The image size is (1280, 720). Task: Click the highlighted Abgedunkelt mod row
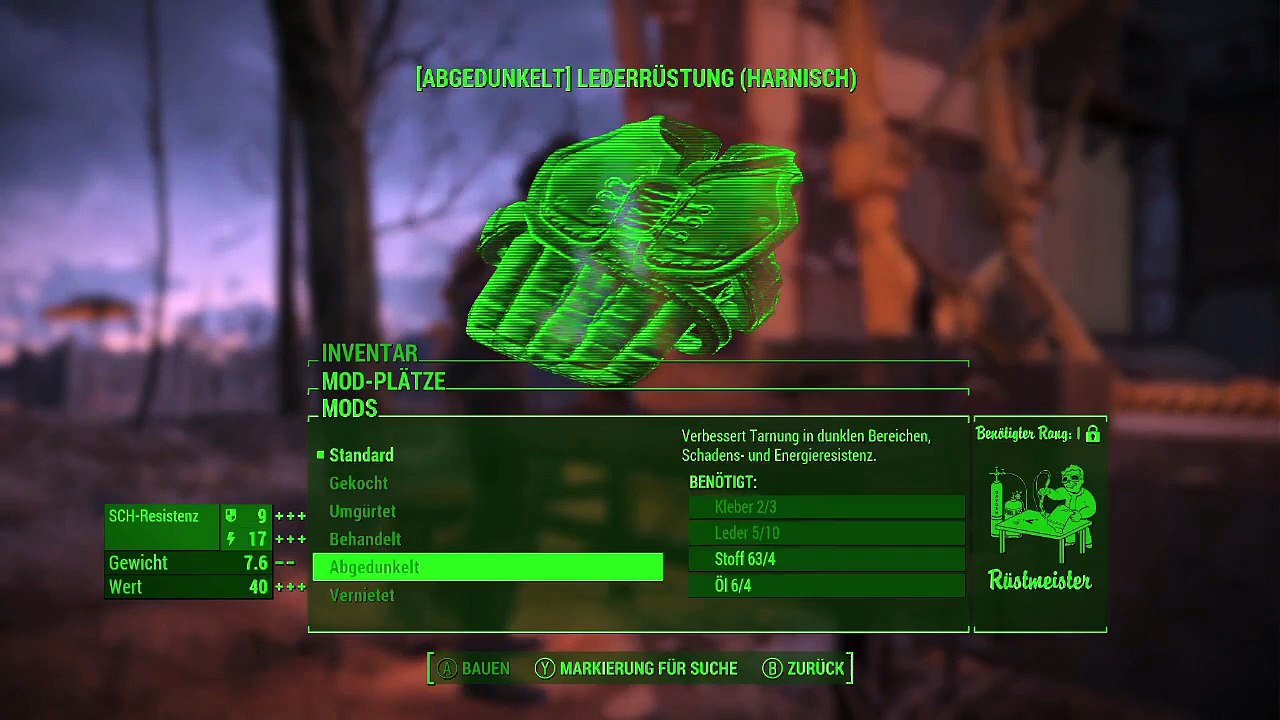pyautogui.click(x=487, y=567)
